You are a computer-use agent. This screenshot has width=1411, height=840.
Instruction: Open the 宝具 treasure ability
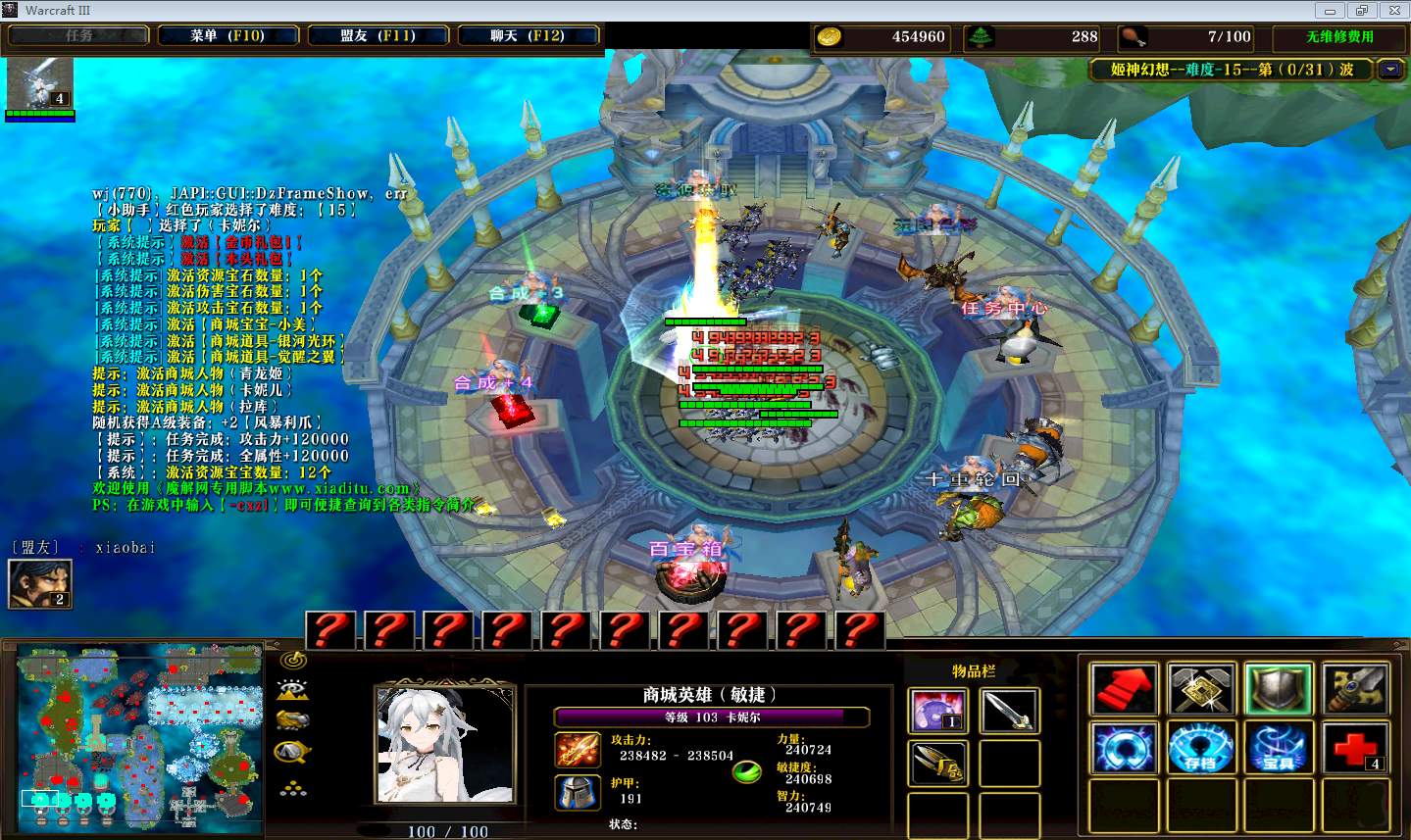click(1279, 748)
